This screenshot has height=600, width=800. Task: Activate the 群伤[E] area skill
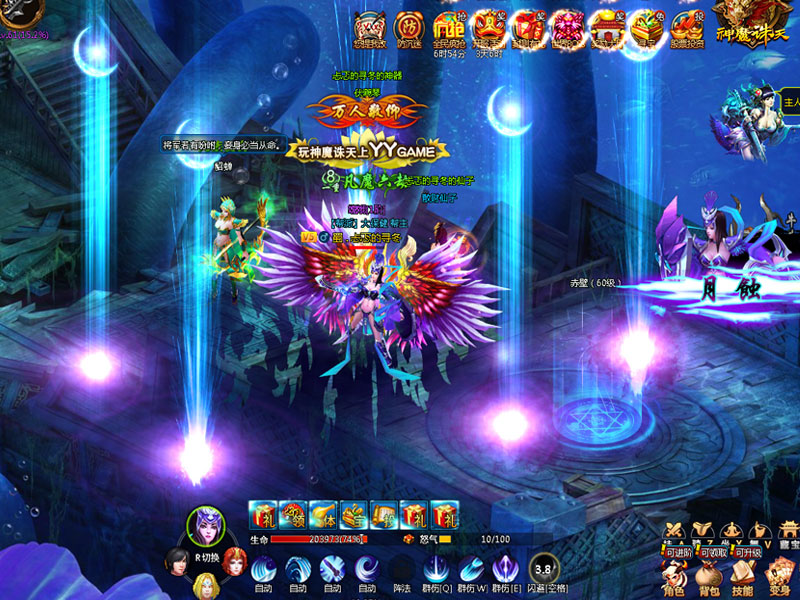pos(506,569)
